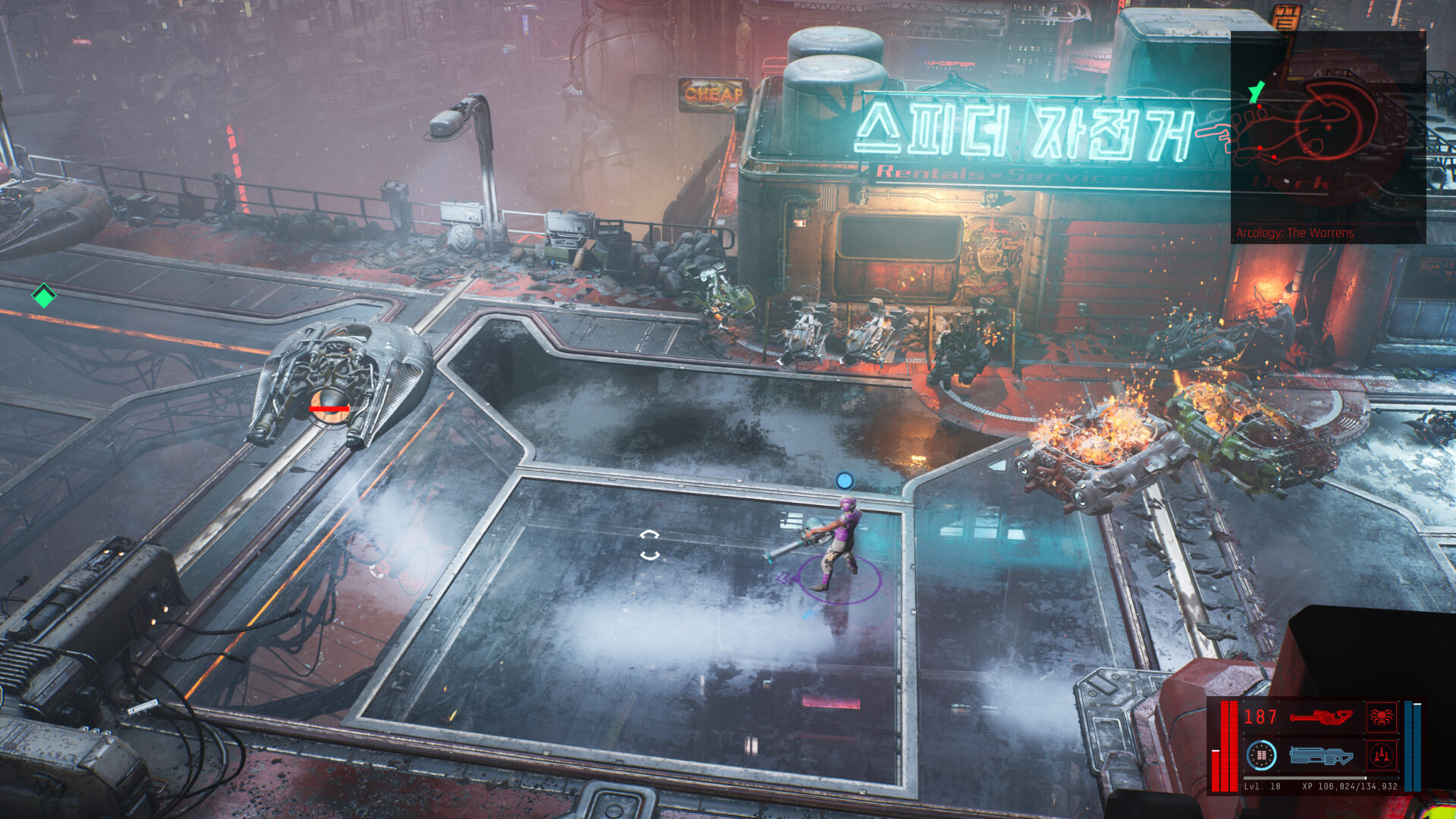The width and height of the screenshot is (1456, 819).
Task: Activate the spider augmentation ability
Action: coord(1380,717)
